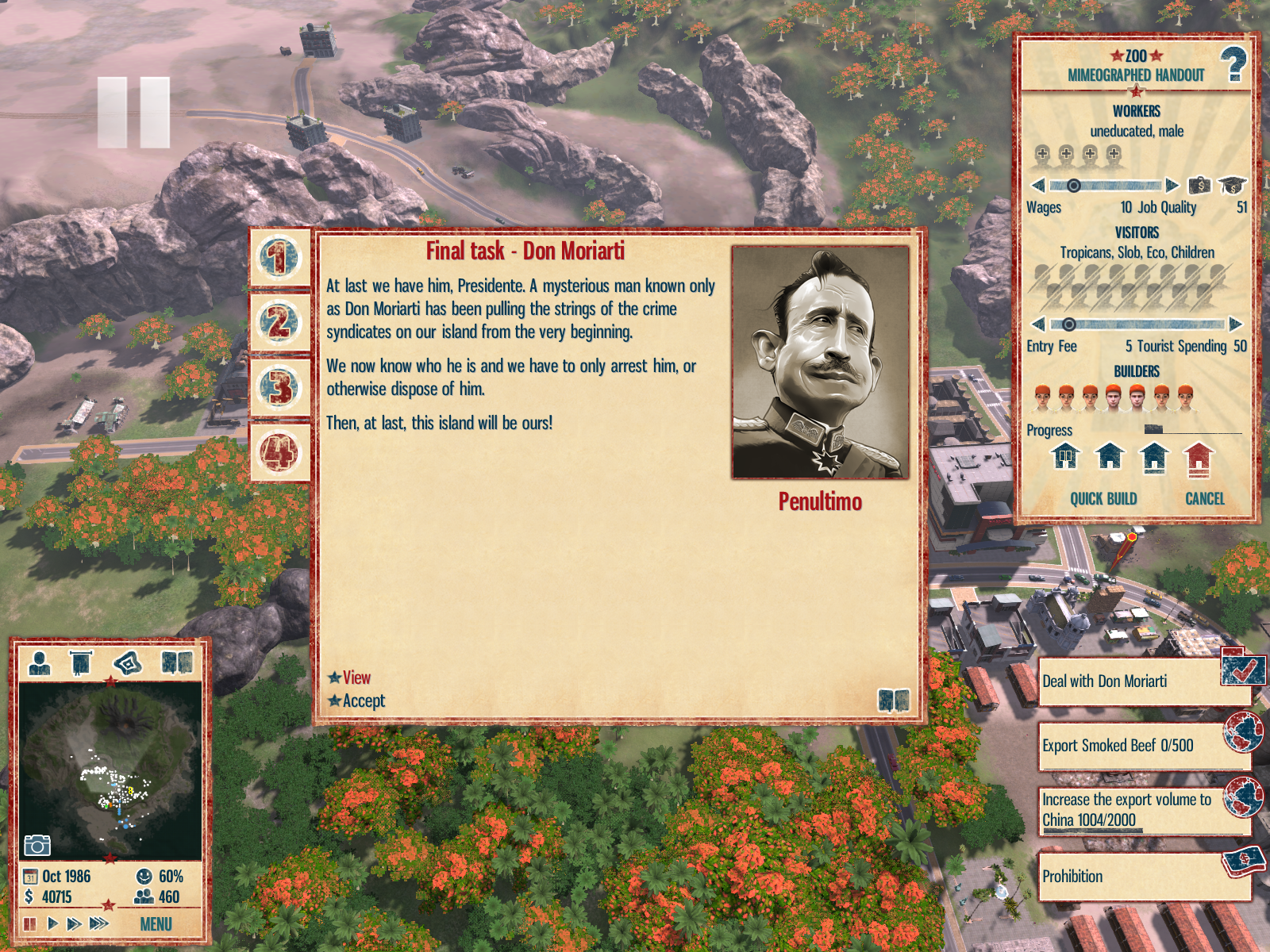This screenshot has height=952, width=1270.
Task: Set game speed to fastest triple arrows
Action: click(x=99, y=923)
